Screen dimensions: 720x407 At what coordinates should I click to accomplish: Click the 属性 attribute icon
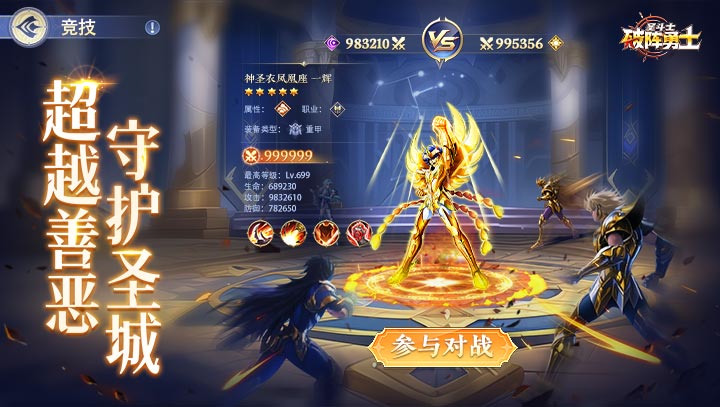coord(283,109)
